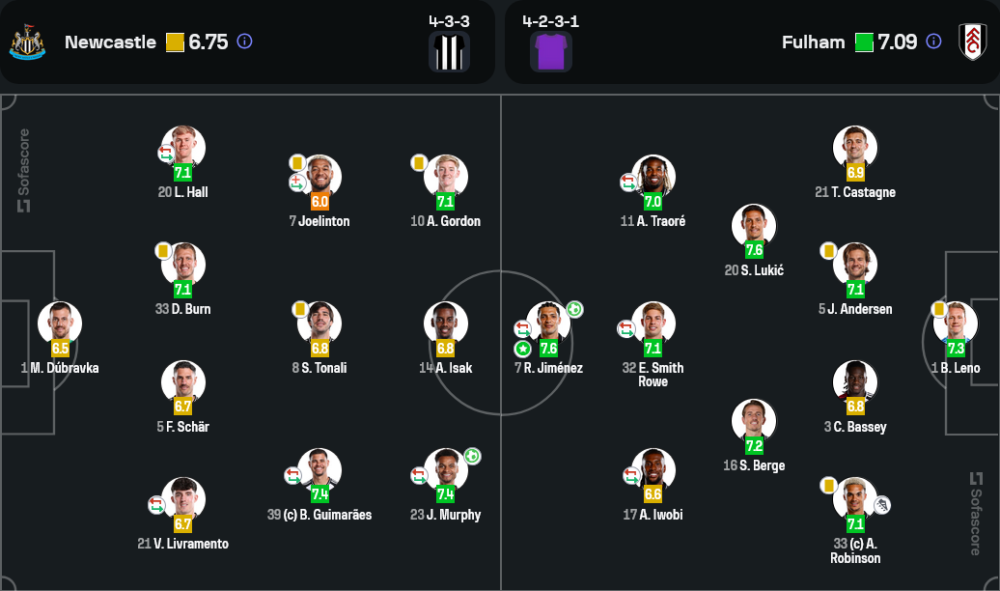Select A. Robinson, Fulham's captain
1000x591 pixels.
(855, 498)
